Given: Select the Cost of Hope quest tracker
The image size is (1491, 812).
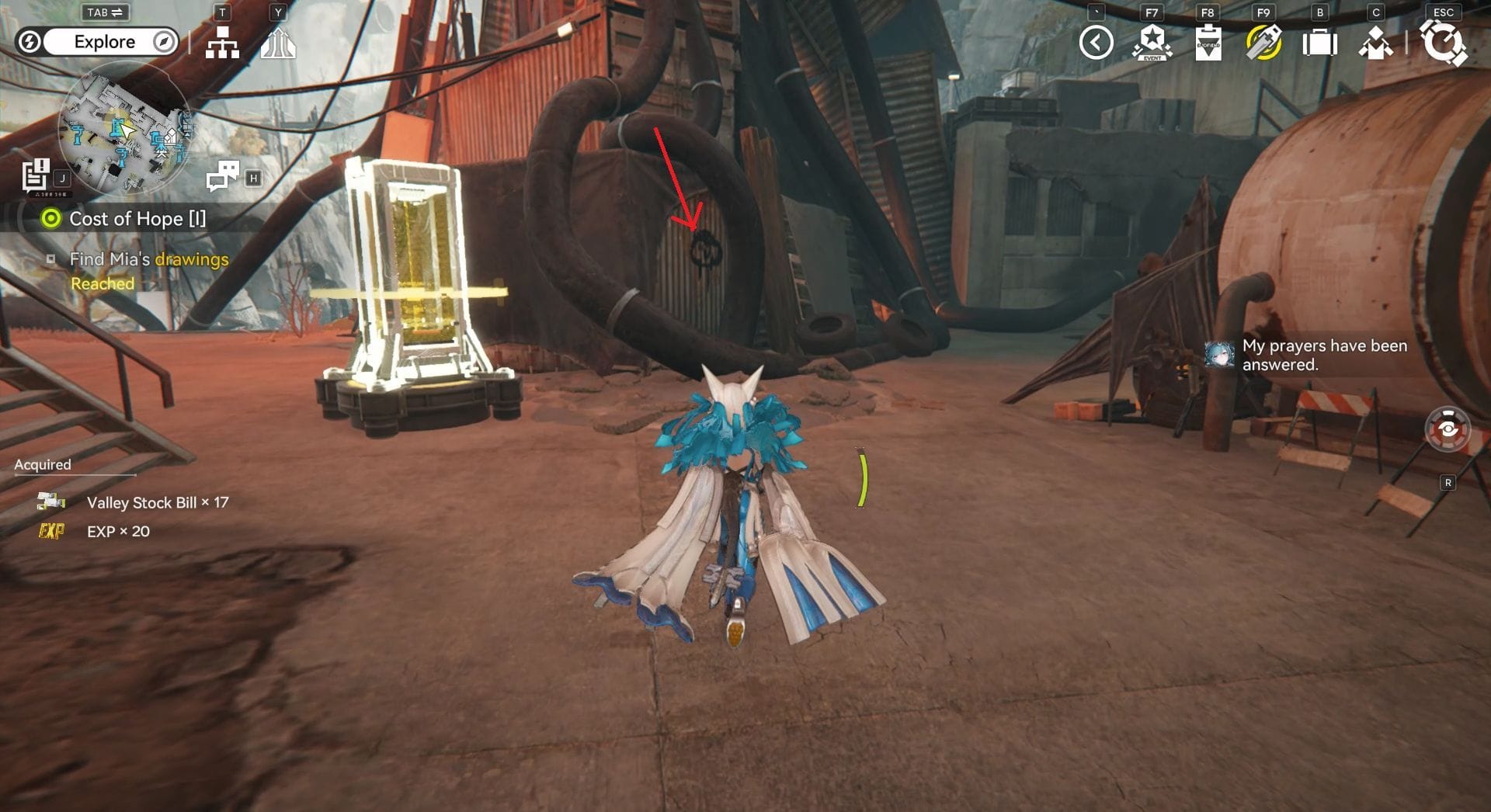Looking at the screenshot, I should 137,219.
